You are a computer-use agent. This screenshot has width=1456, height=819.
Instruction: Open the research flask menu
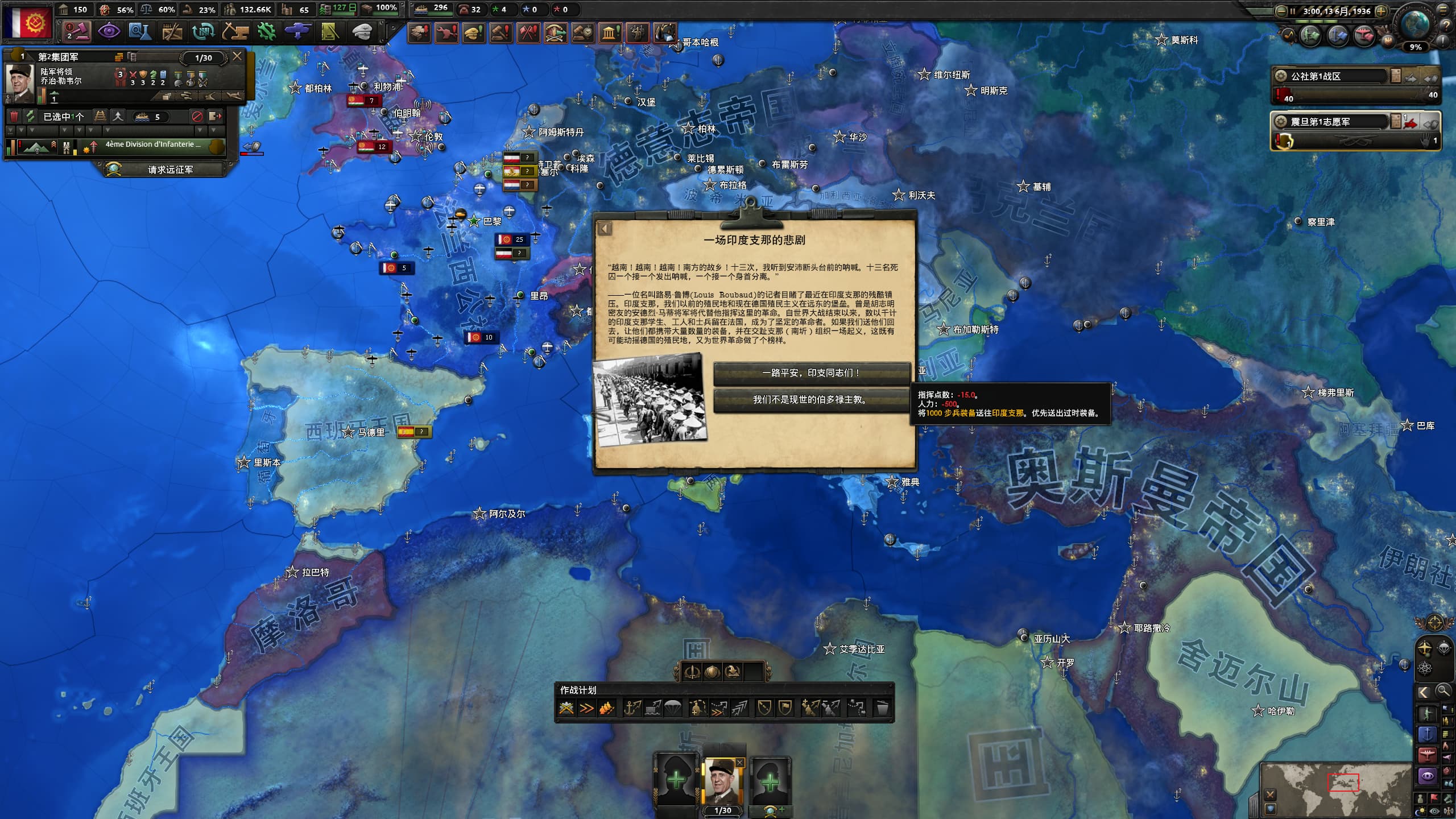point(139,32)
